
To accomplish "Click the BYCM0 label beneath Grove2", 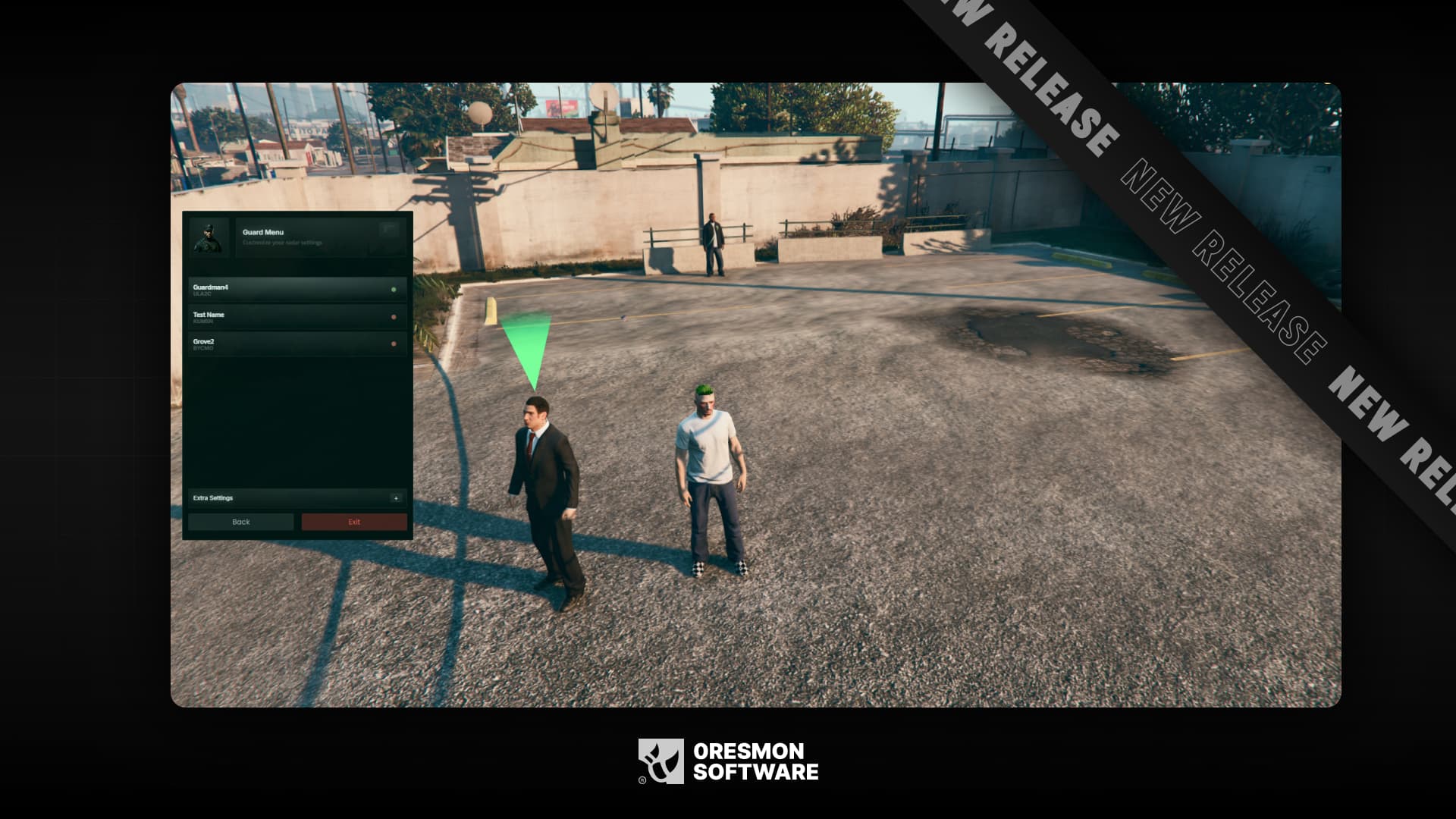I will (x=203, y=348).
